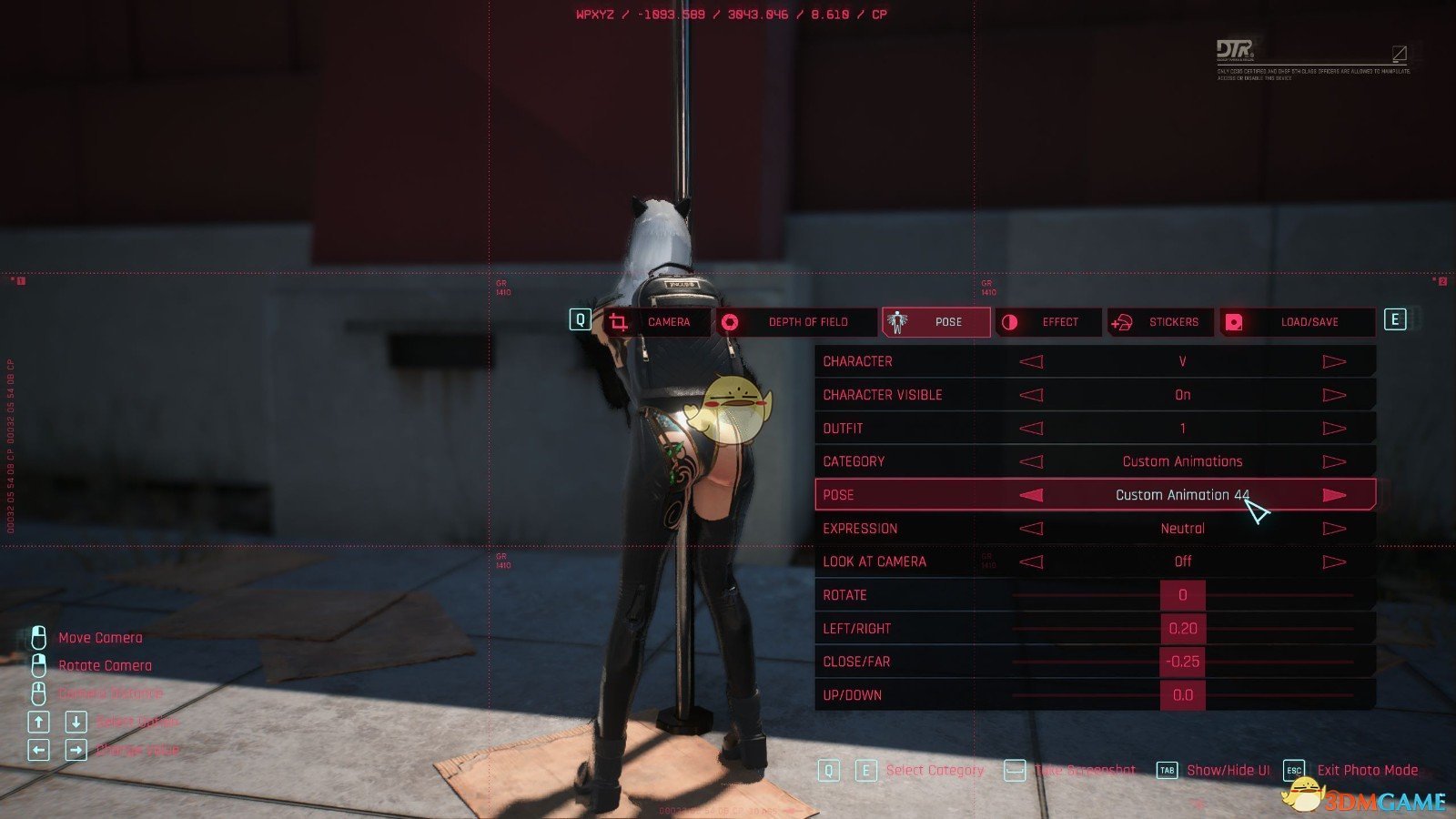Click the Pose figure icon
The width and height of the screenshot is (1456, 819).
pyautogui.click(x=896, y=321)
